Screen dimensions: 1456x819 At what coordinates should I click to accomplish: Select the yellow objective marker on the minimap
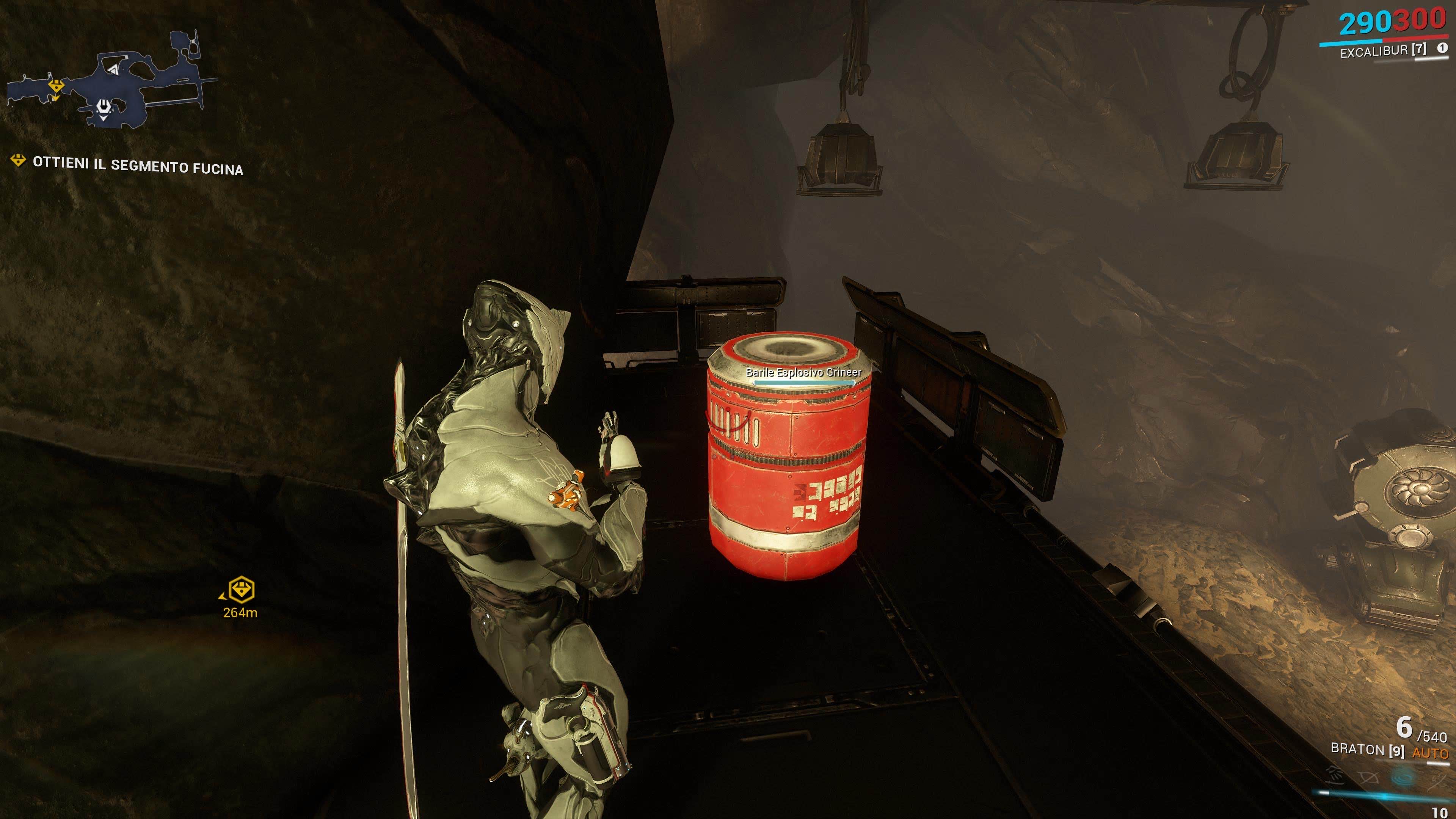56,86
